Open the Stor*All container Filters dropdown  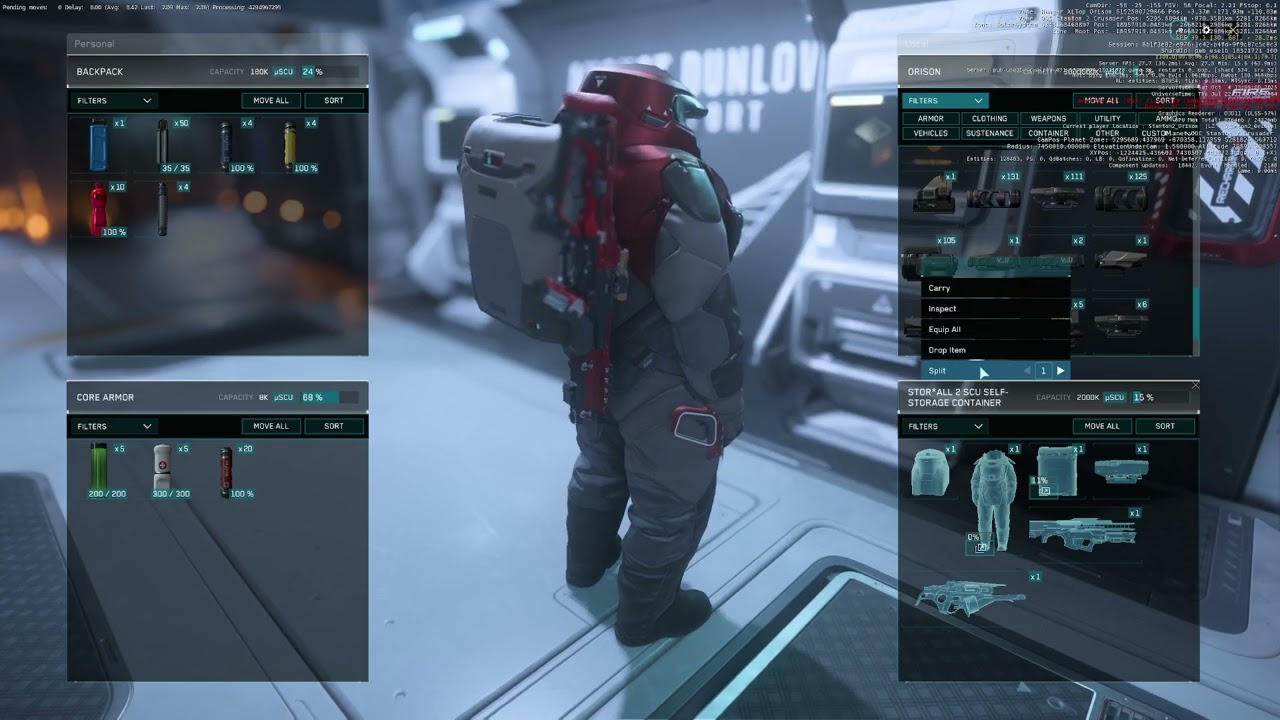[945, 426]
